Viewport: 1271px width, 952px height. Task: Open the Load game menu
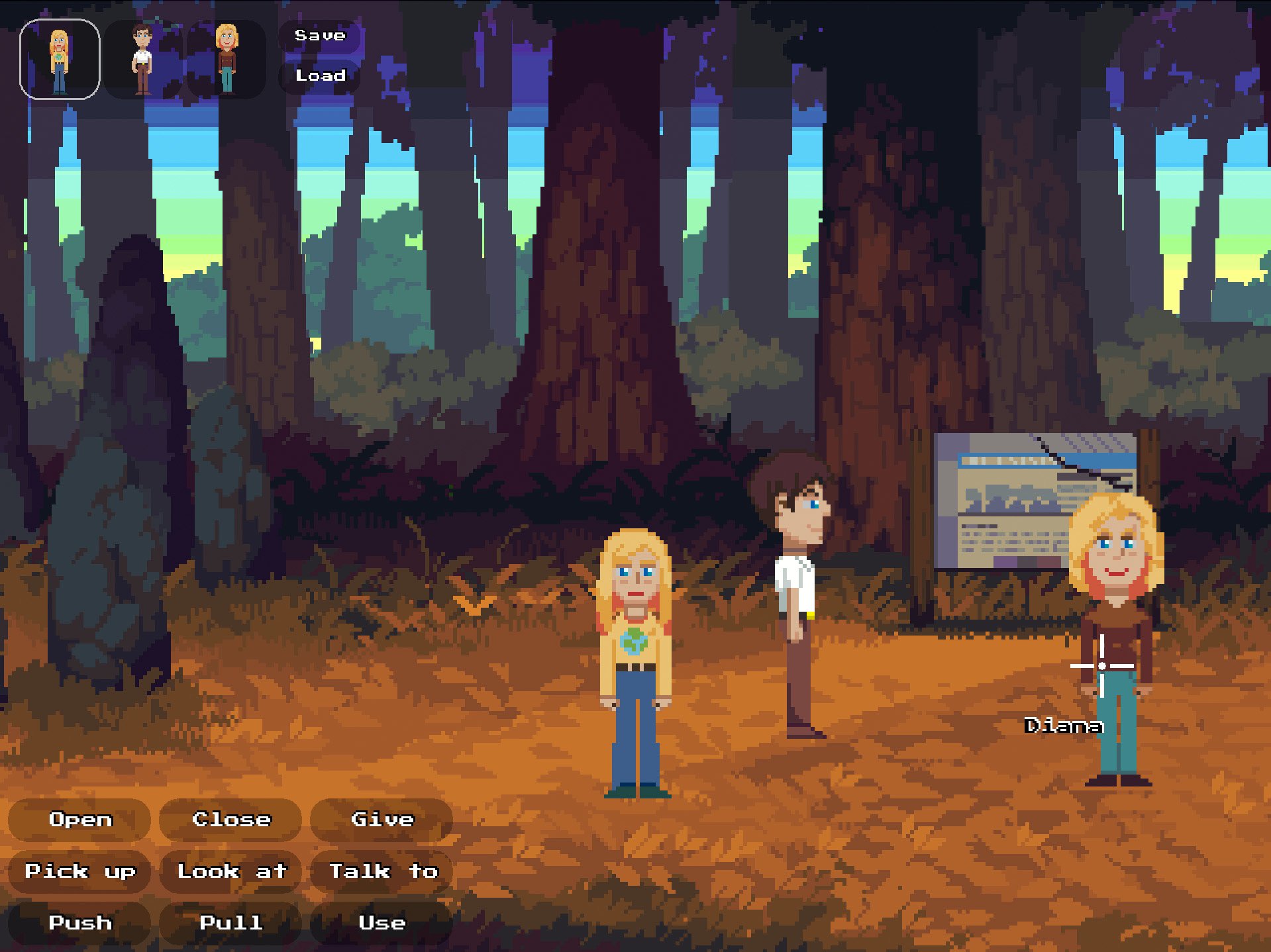pos(320,75)
